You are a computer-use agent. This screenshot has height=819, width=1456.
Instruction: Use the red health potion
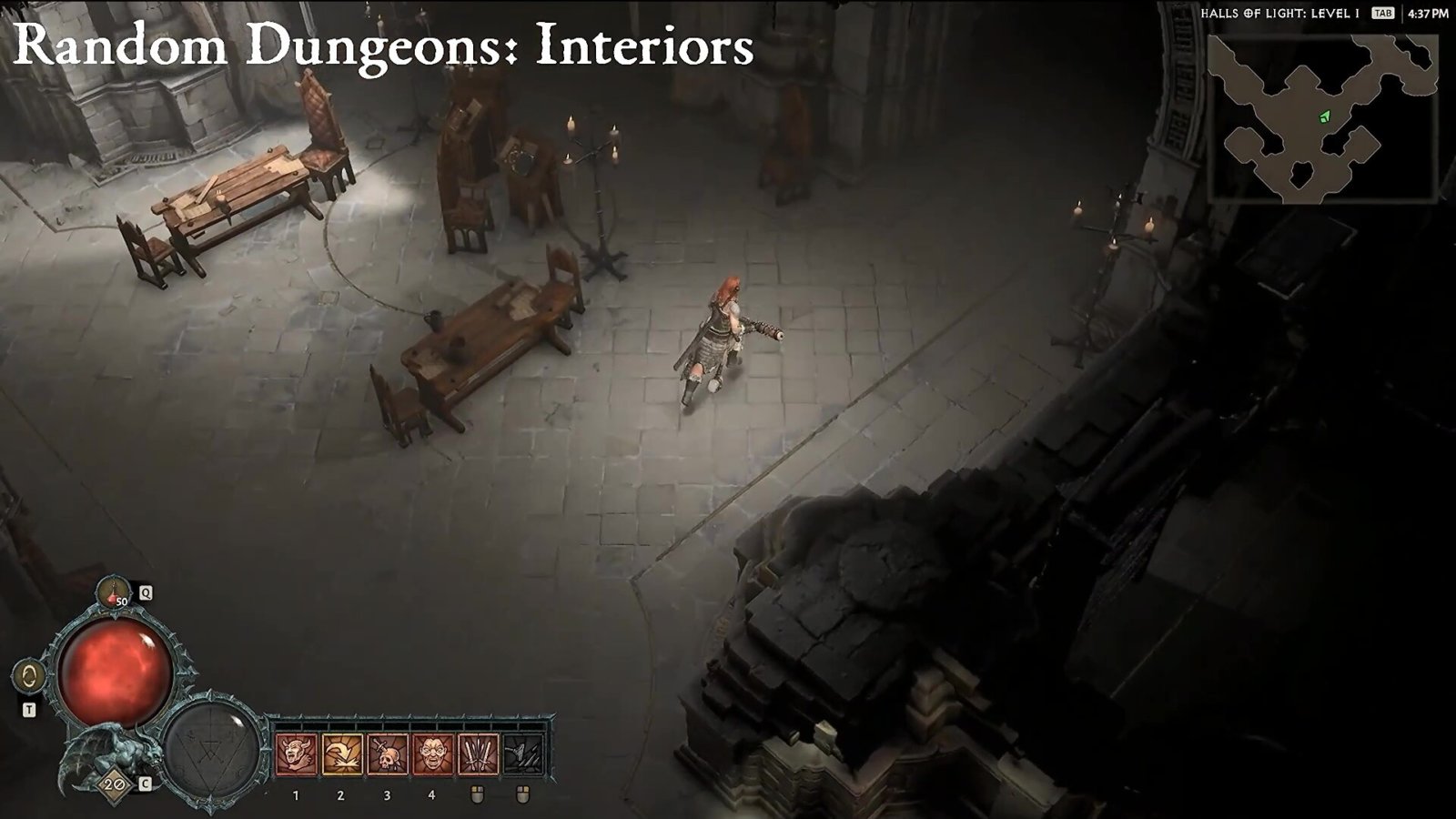click(115, 591)
